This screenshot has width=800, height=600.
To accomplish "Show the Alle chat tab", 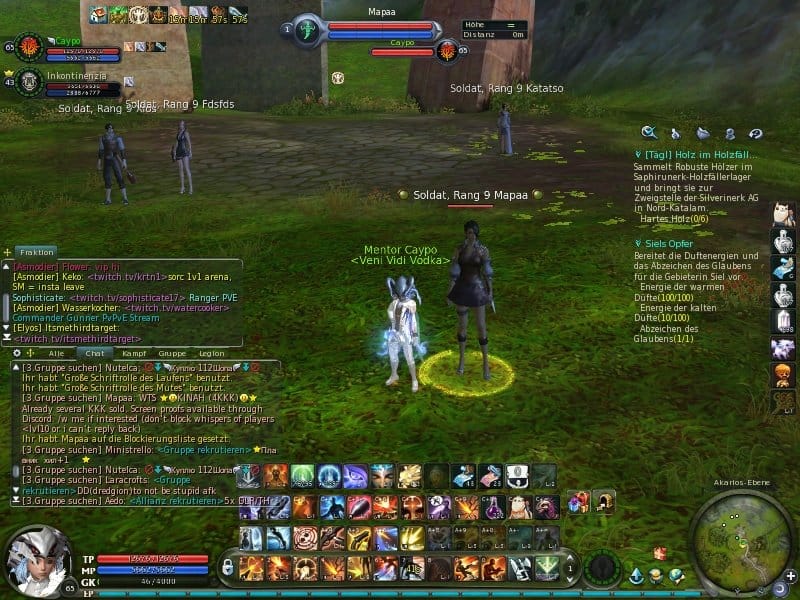I will pyautogui.click(x=56, y=353).
